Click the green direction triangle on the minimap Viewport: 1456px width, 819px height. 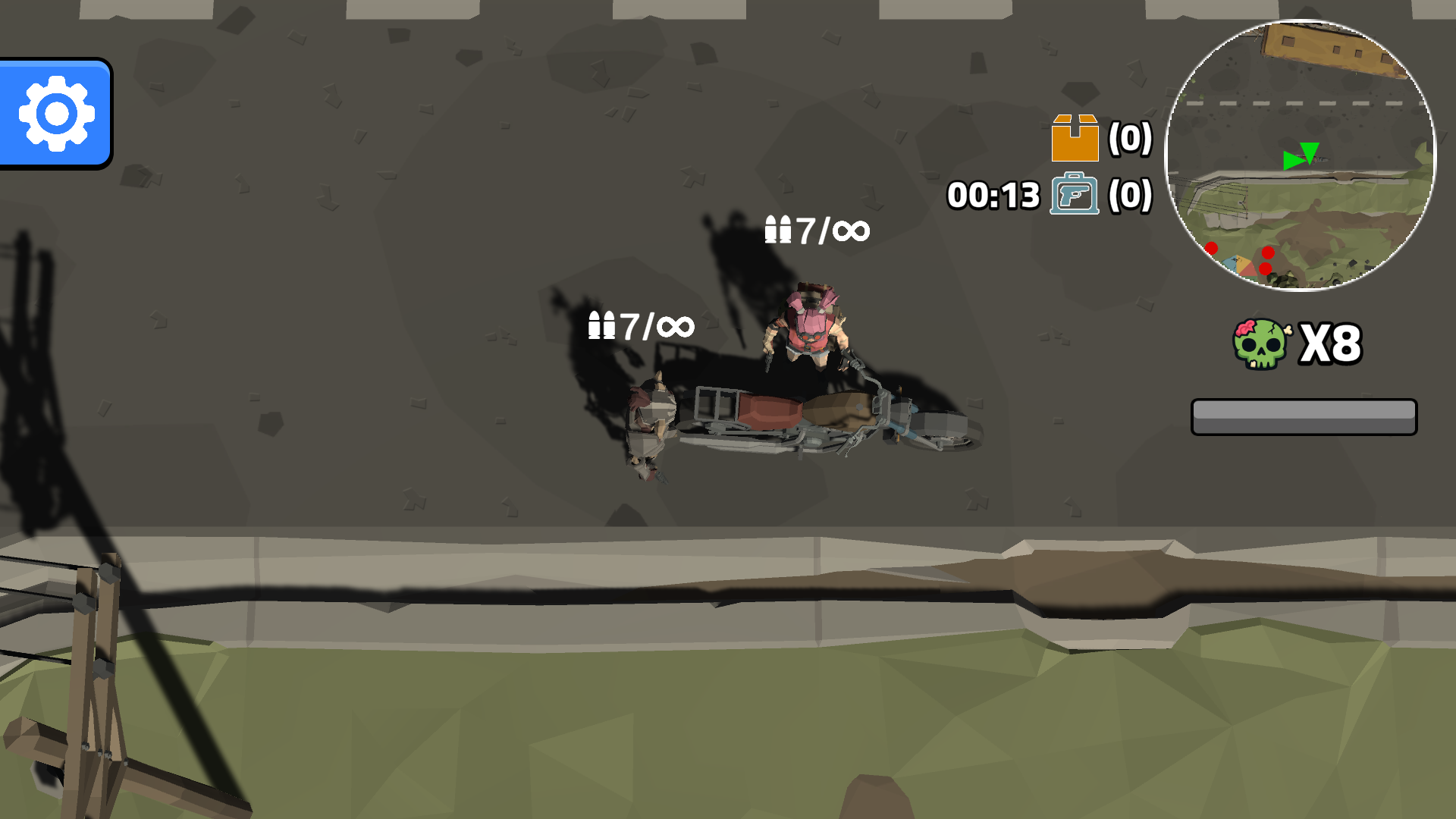tap(1310, 152)
